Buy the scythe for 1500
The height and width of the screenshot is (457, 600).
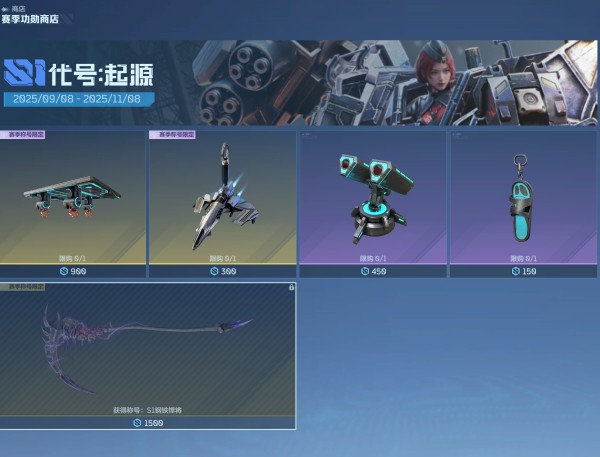pyautogui.click(x=148, y=423)
